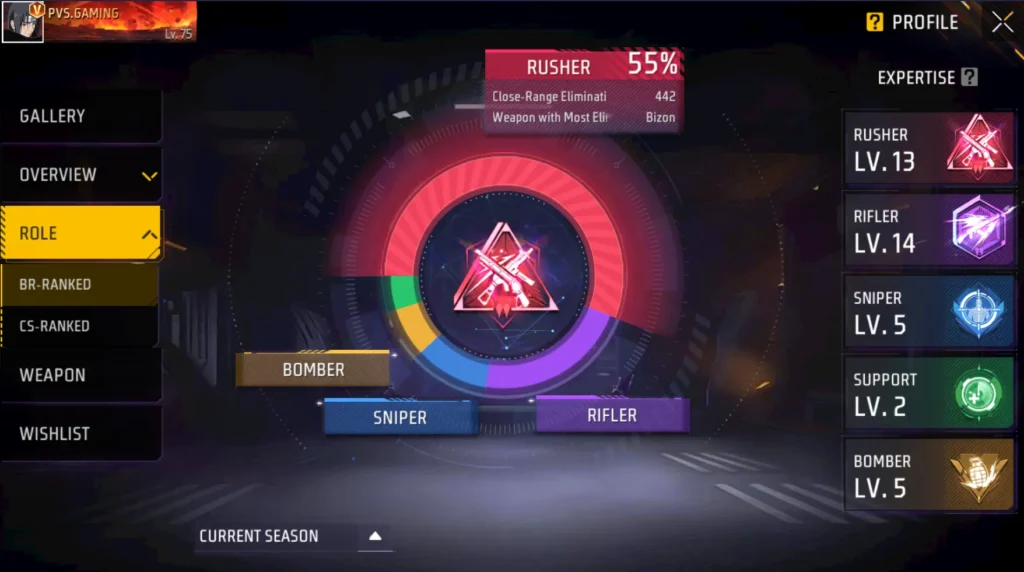1024x572 pixels.
Task: Select the BR-Ranked sub-tab
Action: (78, 284)
